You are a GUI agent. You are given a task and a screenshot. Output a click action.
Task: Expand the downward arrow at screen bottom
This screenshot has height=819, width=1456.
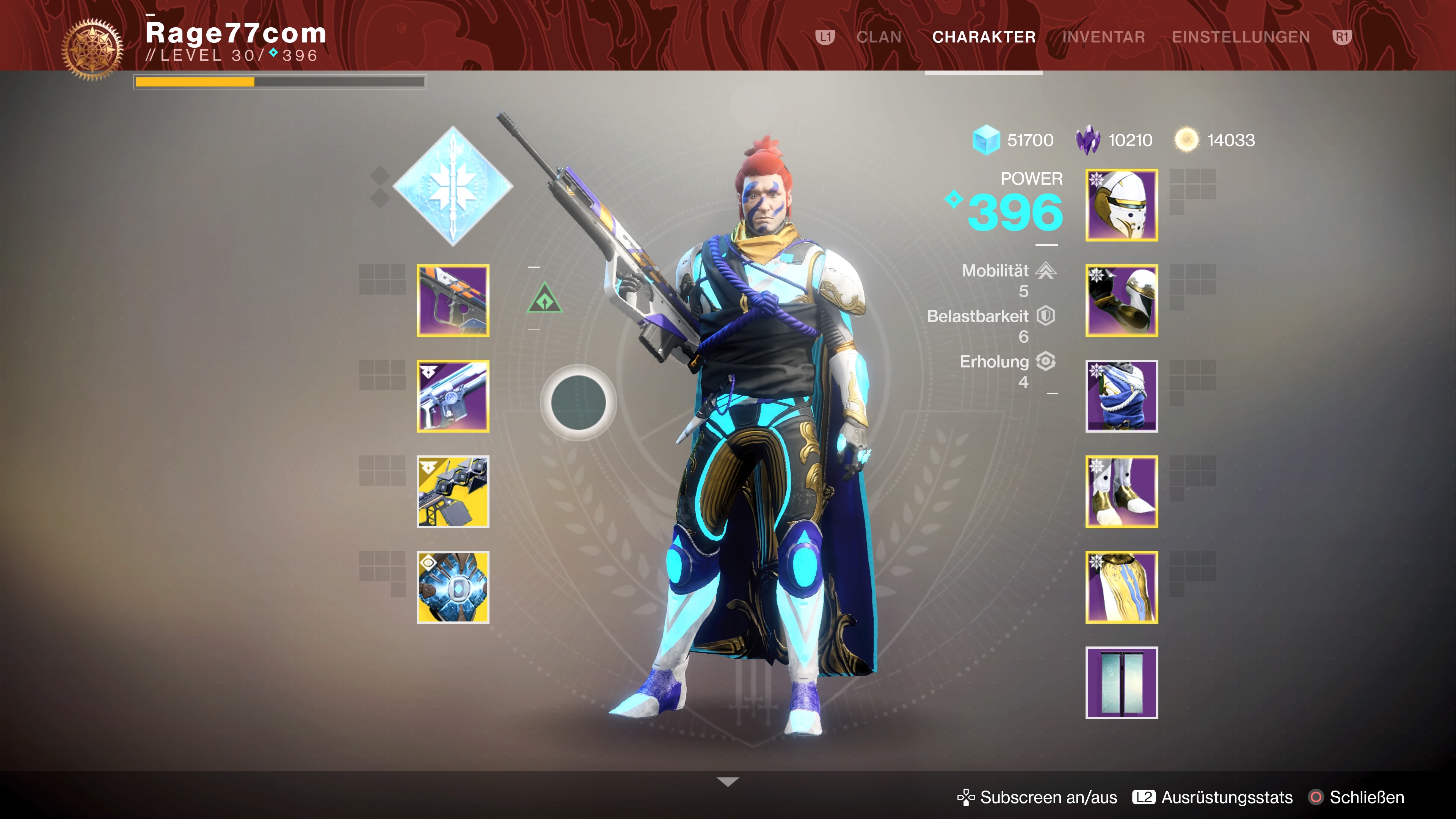tap(728, 782)
